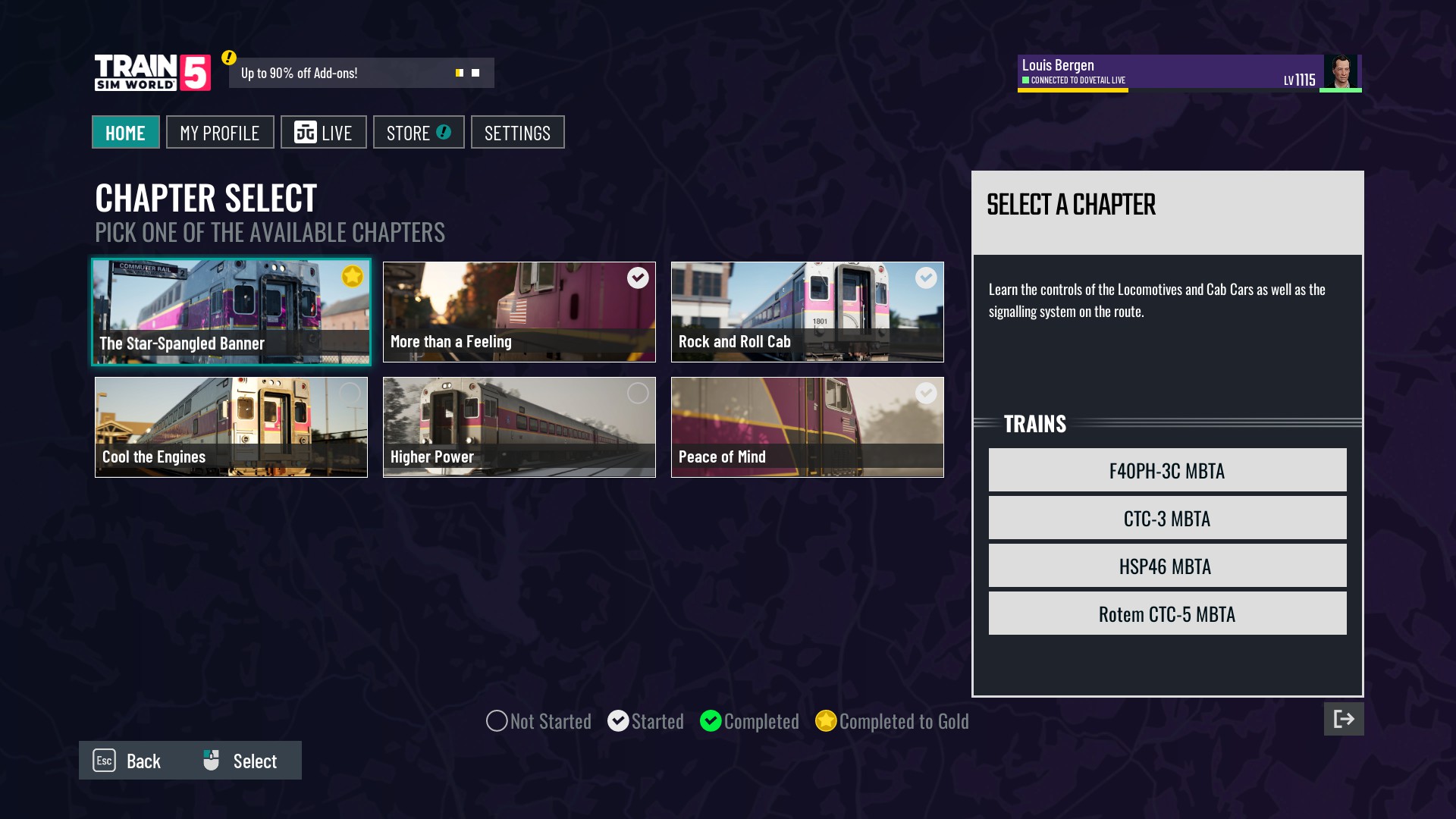Pick the Rock and Roll Cab chapter
The width and height of the screenshot is (1456, 819).
coord(807,312)
